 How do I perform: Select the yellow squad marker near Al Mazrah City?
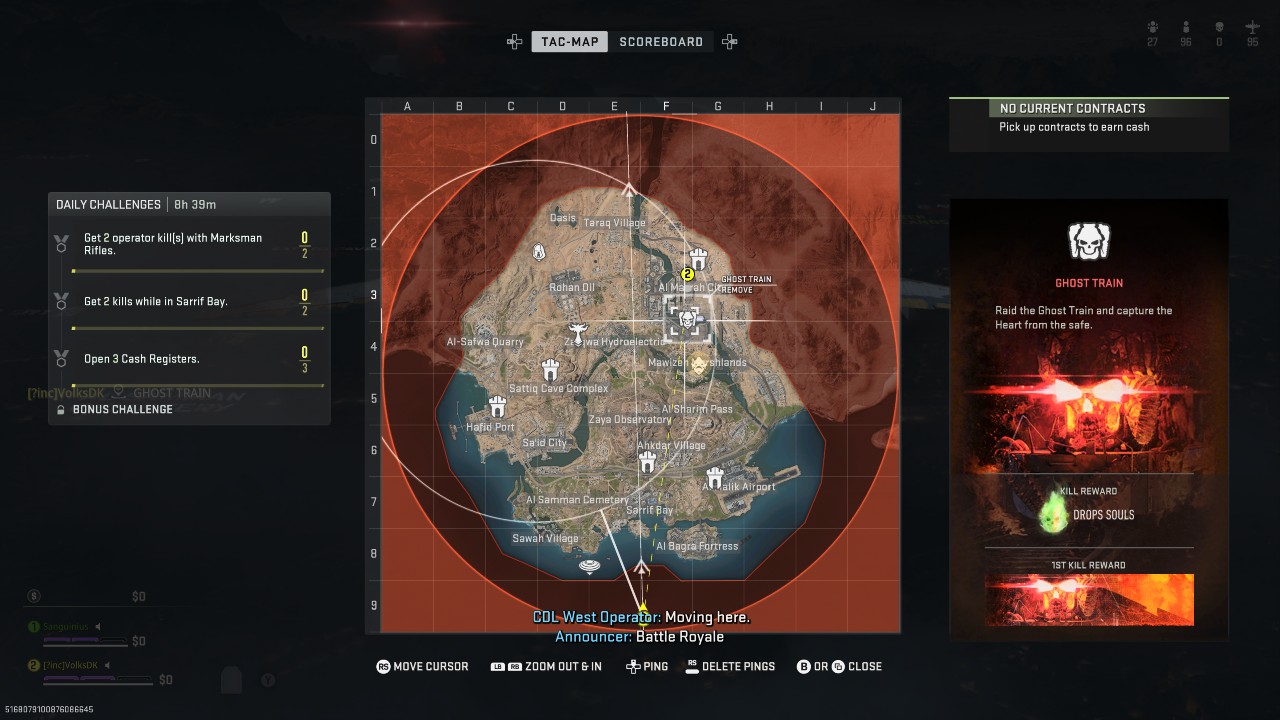tap(686, 272)
